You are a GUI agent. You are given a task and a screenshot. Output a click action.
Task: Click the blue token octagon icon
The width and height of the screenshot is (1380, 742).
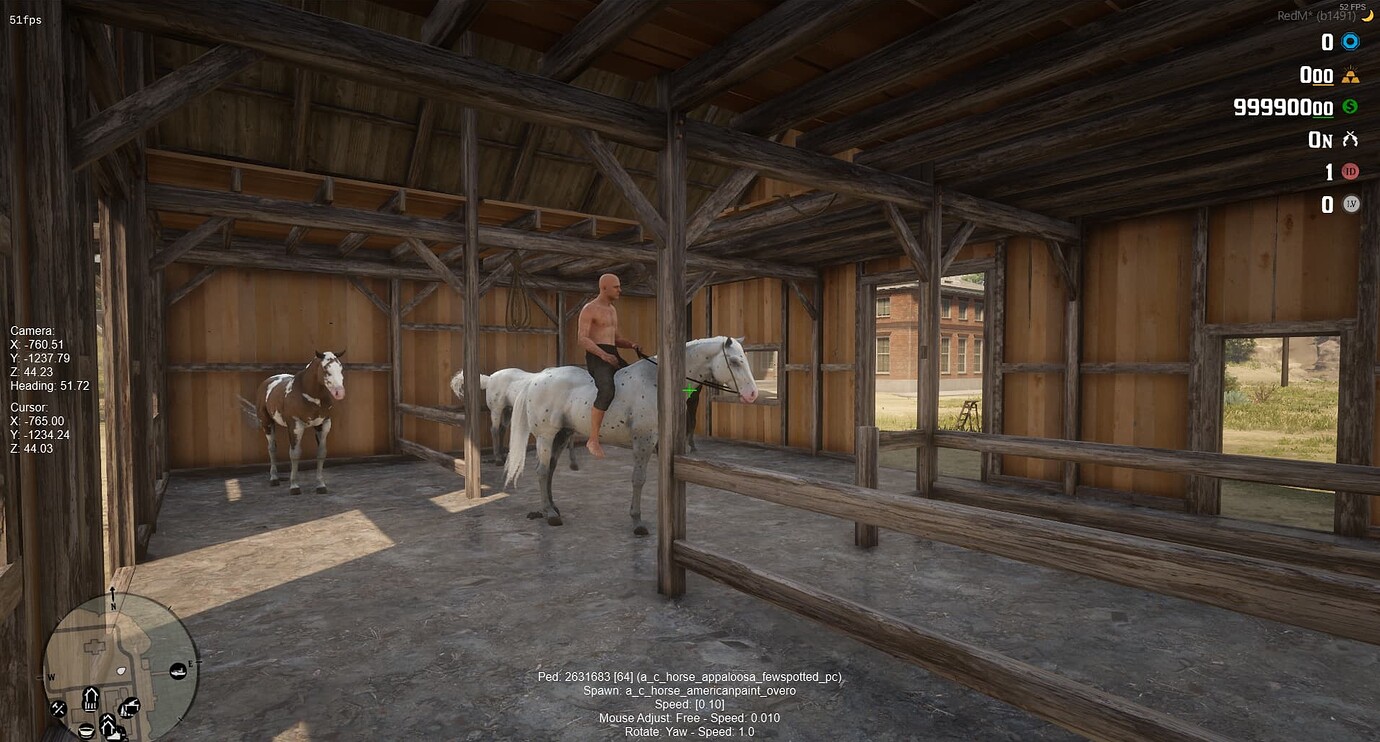(1350, 42)
